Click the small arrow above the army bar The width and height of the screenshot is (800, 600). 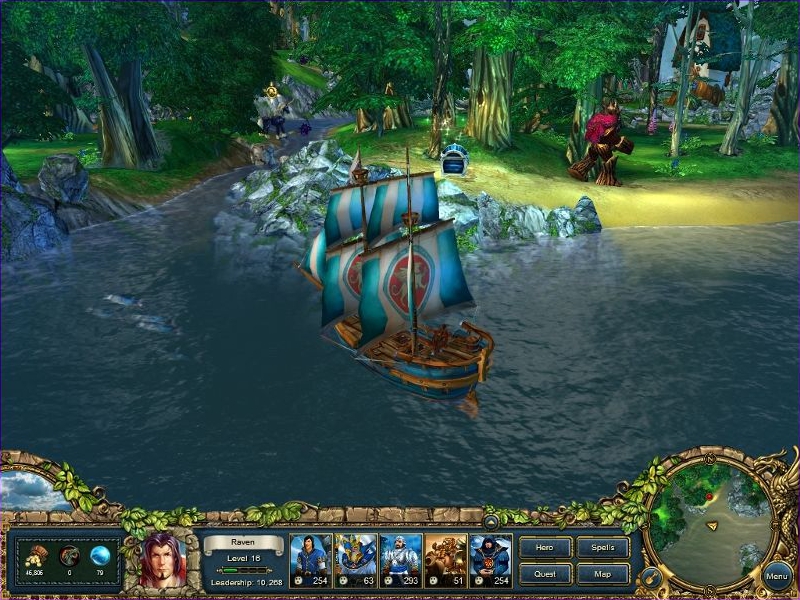pyautogui.click(x=491, y=521)
